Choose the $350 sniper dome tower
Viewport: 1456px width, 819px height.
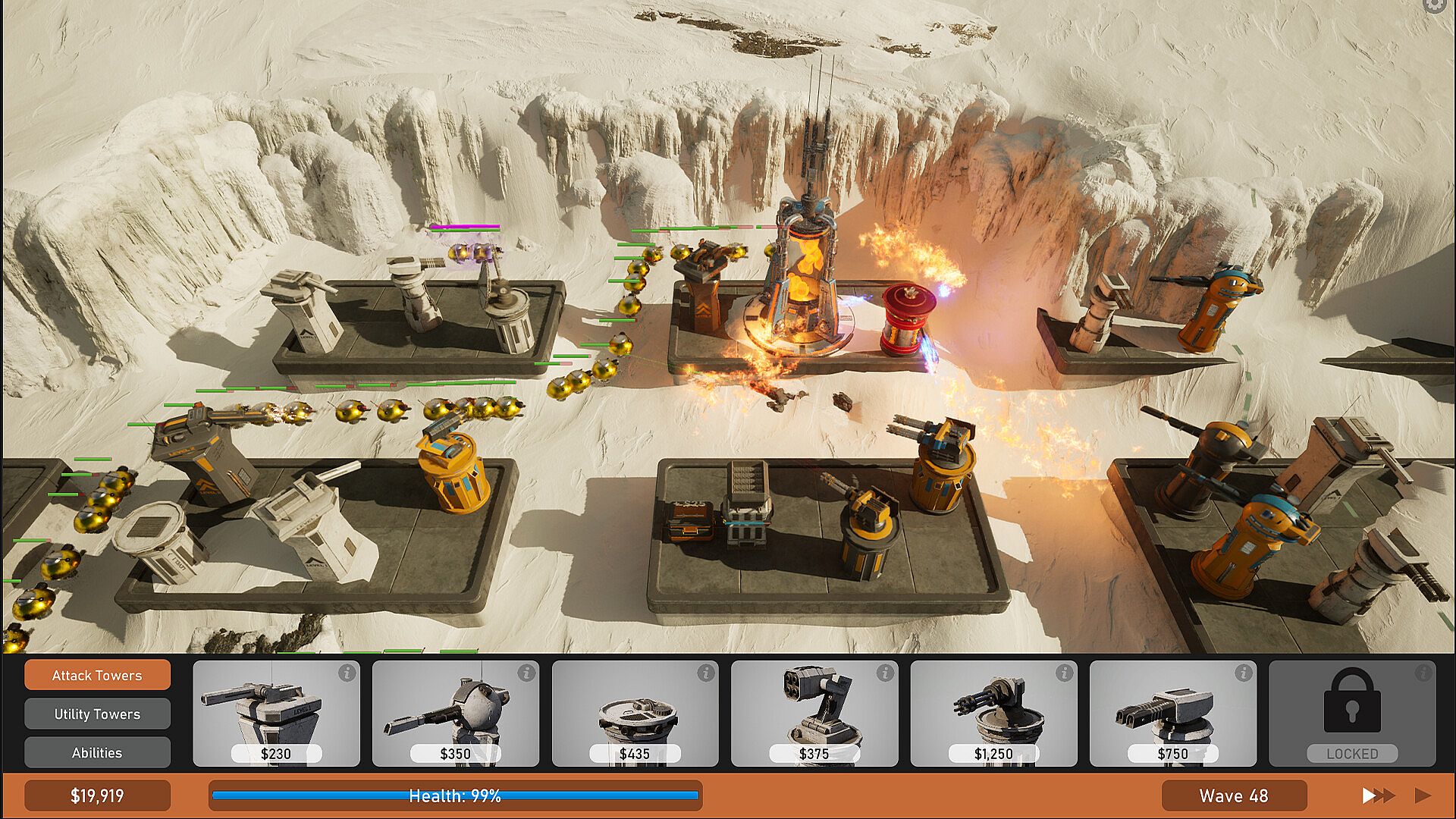[x=455, y=713]
